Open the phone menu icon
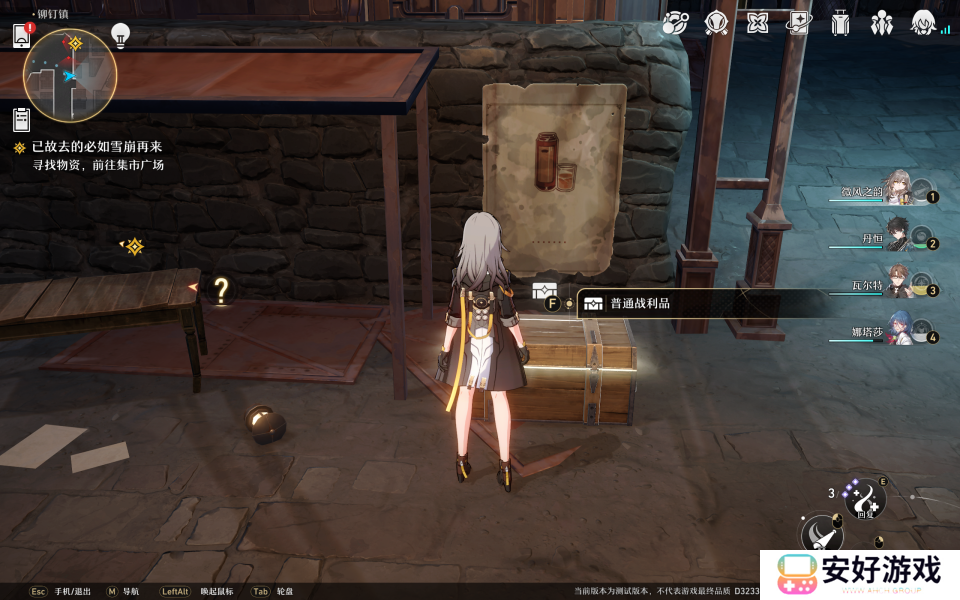The height and width of the screenshot is (600, 960). (22, 37)
